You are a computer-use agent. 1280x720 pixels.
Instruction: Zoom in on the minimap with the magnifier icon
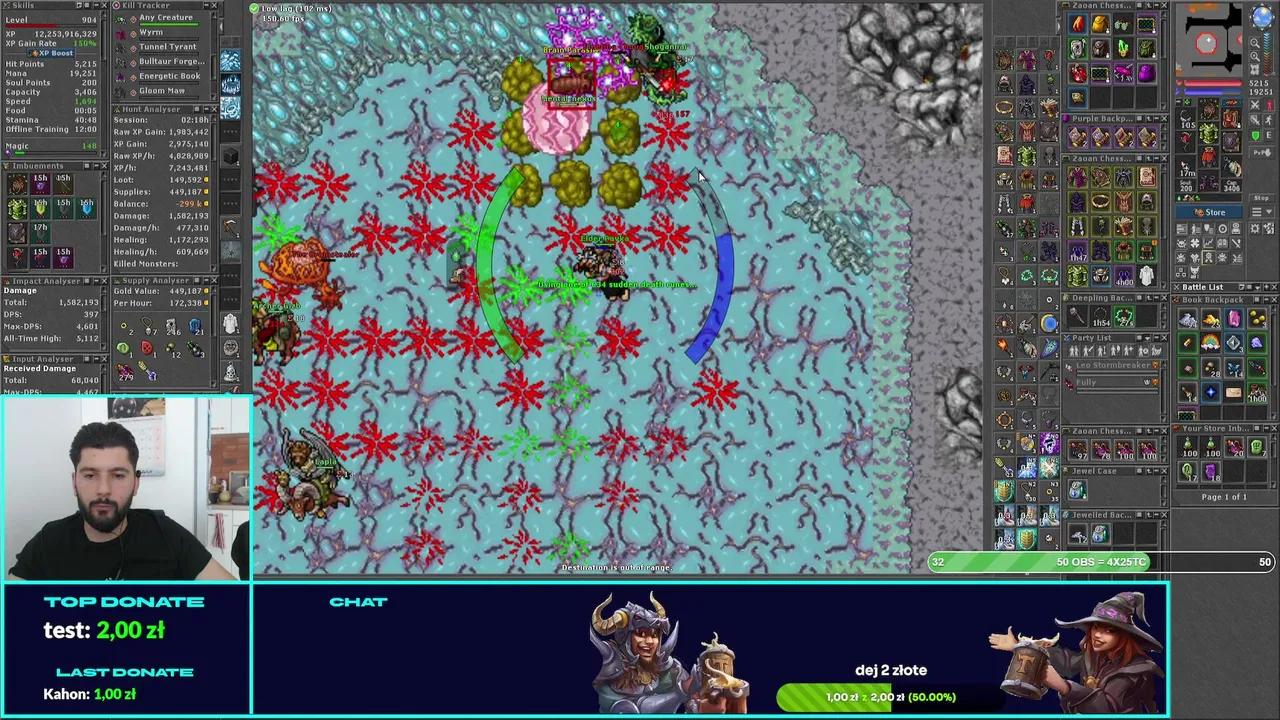click(x=1255, y=42)
